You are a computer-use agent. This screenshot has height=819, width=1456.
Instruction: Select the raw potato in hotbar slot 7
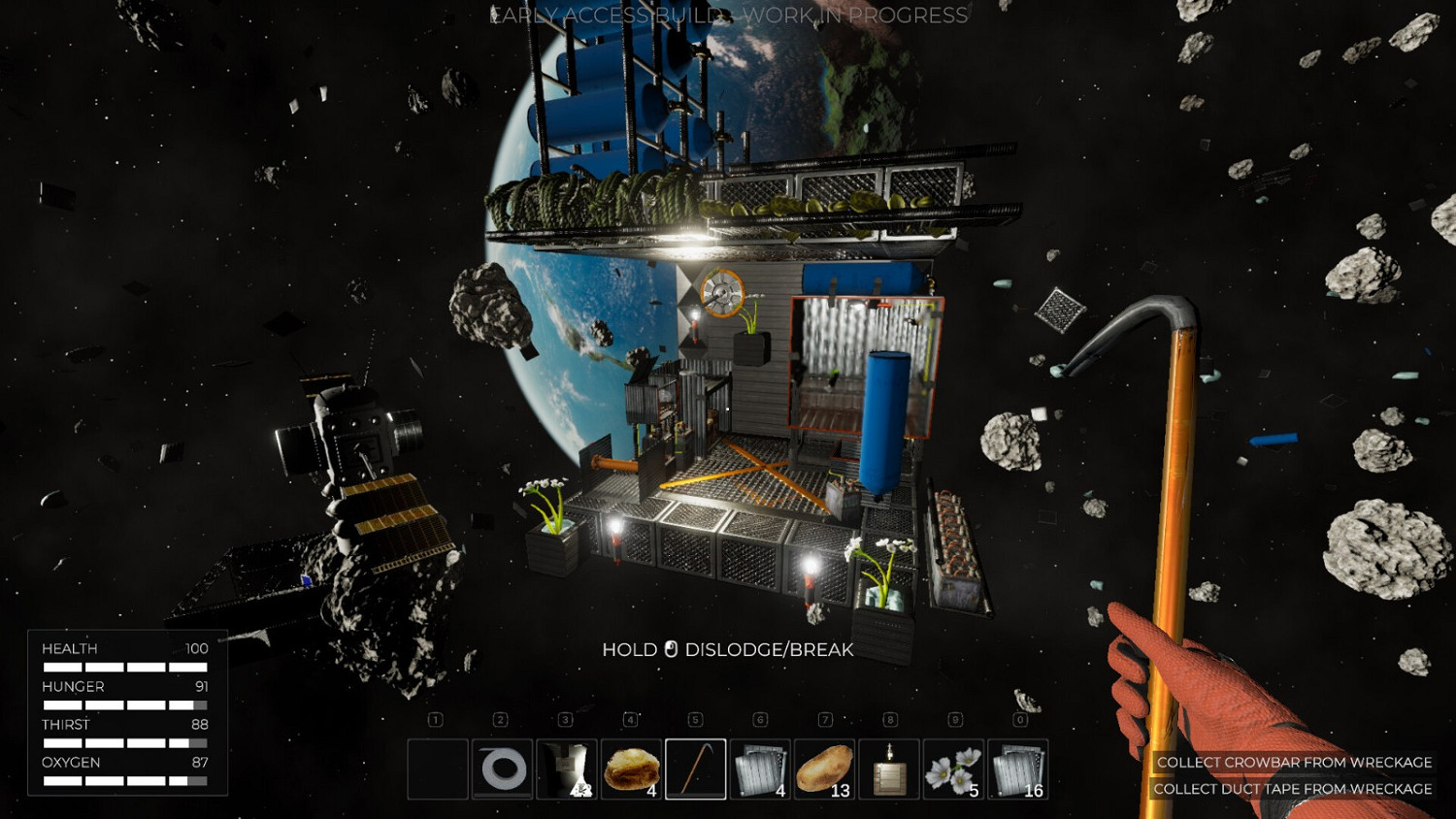point(825,771)
